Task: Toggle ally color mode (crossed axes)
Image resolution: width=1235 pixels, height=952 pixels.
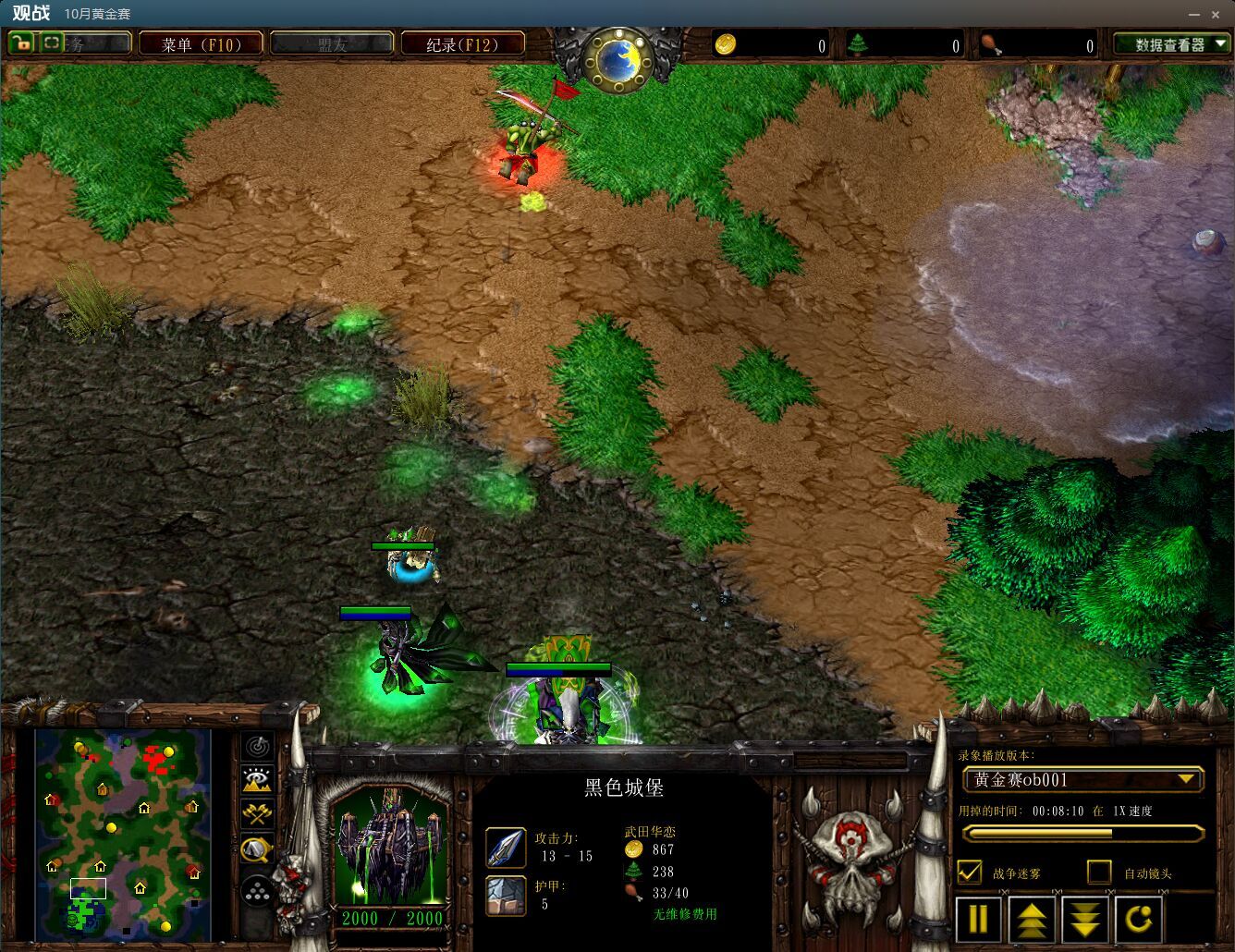Action: click(x=257, y=813)
